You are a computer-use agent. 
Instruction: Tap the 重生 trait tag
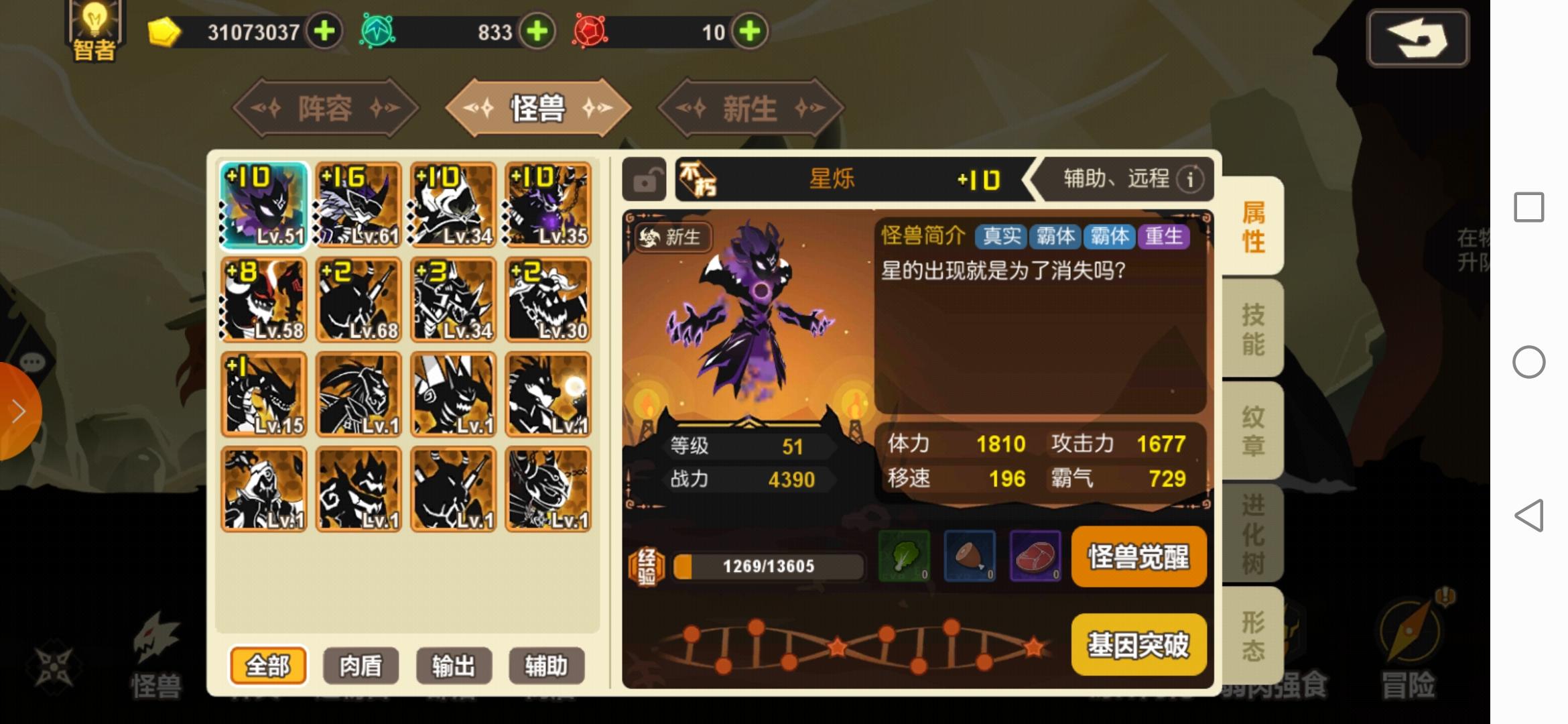pos(1165,237)
